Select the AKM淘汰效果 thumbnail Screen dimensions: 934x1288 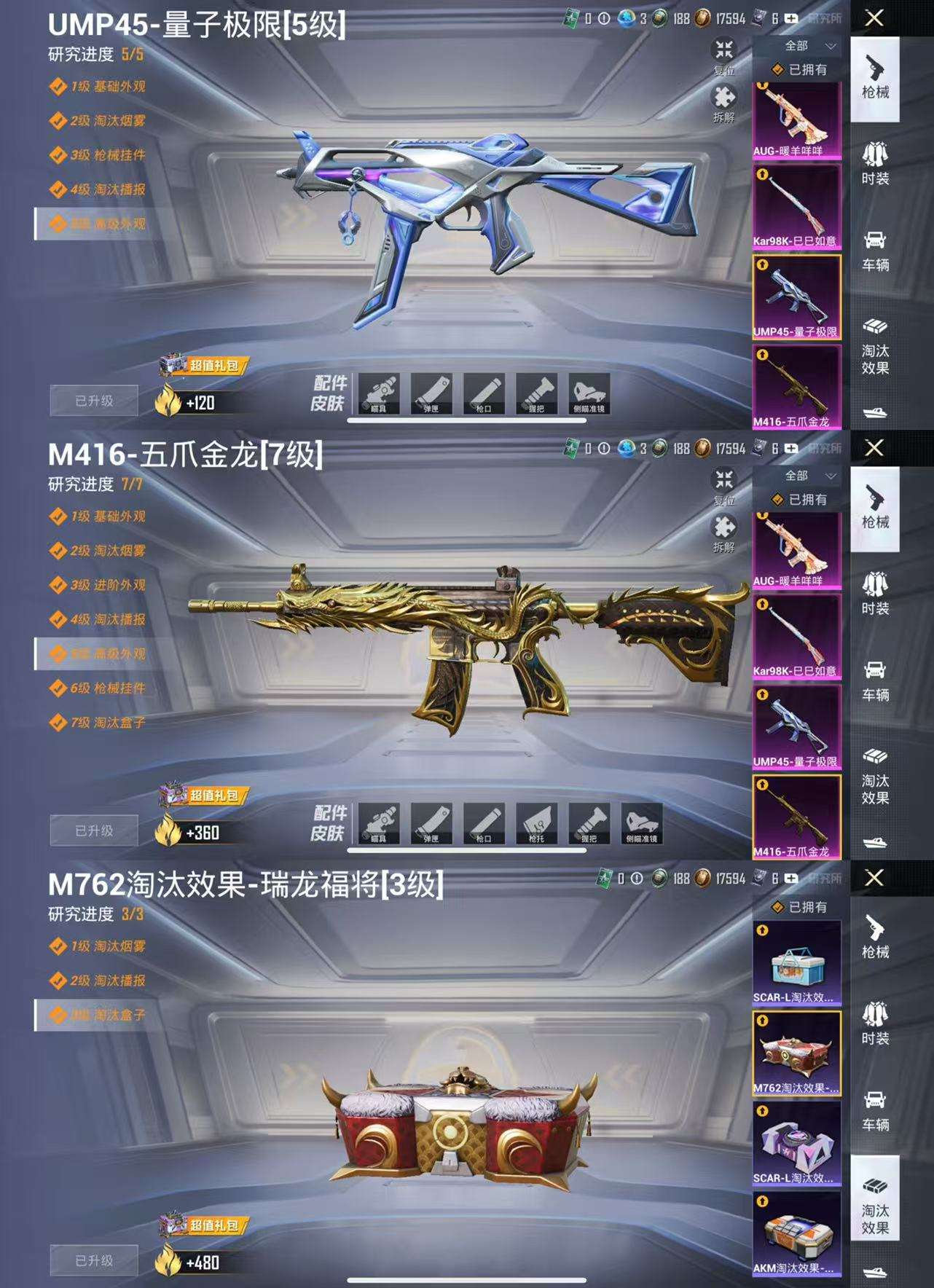point(796,1233)
